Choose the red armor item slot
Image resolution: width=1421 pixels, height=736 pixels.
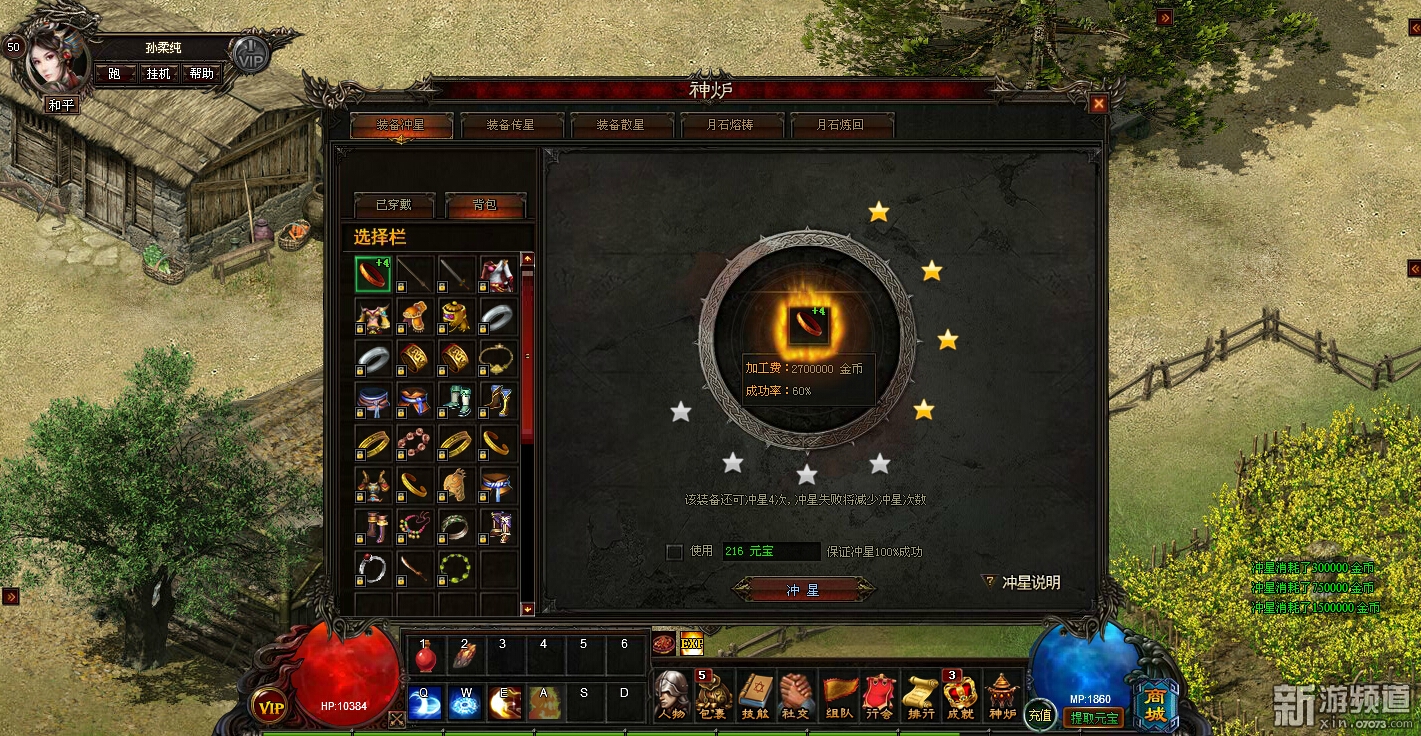pyautogui.click(x=497, y=274)
